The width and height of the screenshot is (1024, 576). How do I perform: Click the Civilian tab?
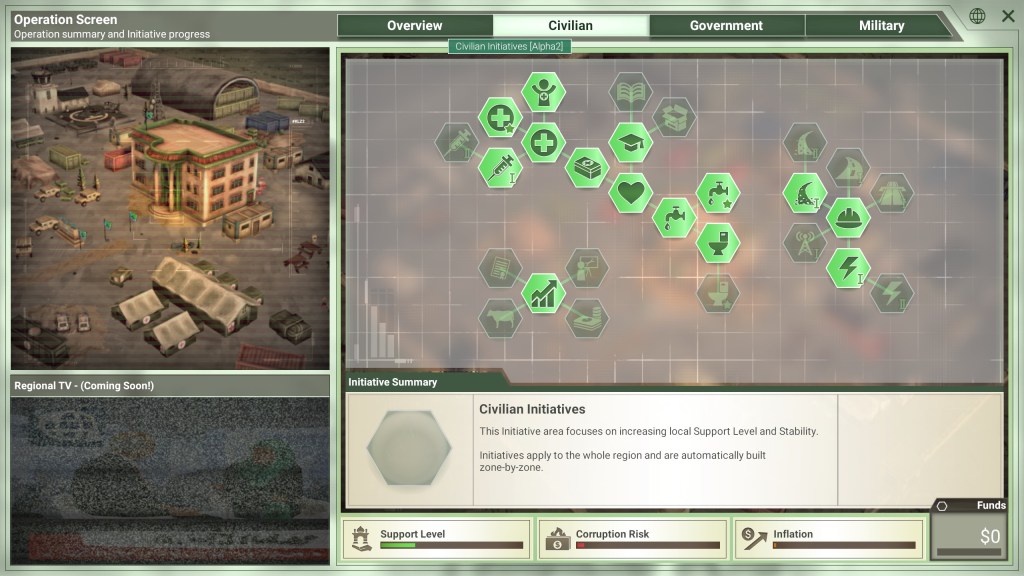point(570,26)
